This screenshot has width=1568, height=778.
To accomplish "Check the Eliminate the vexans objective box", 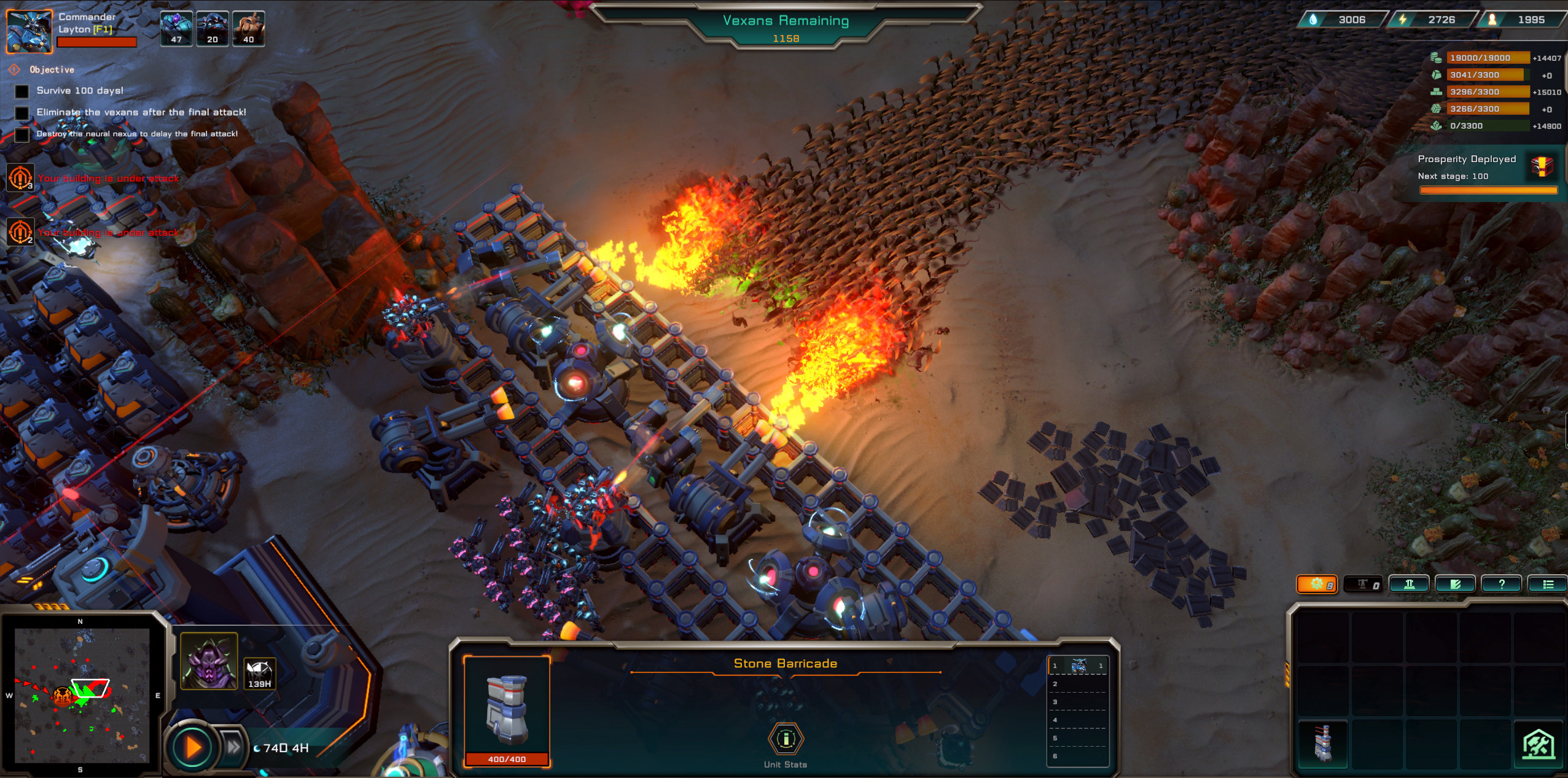I will 22,112.
